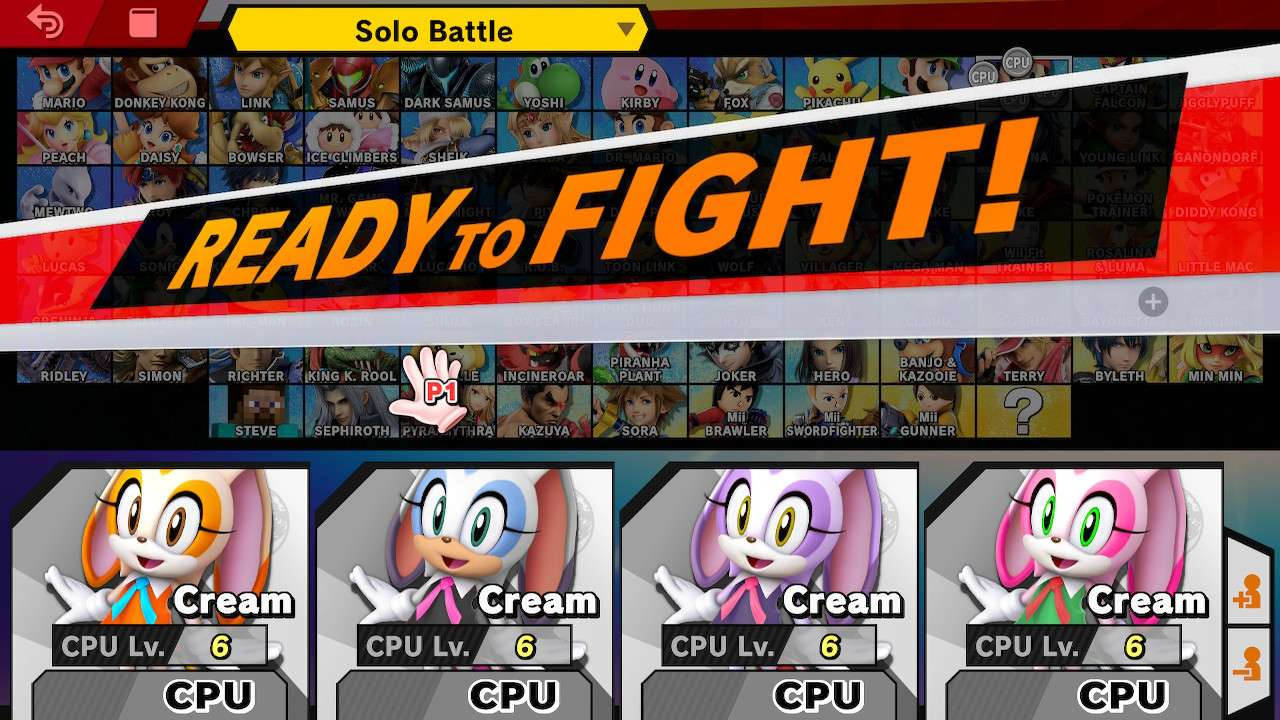1280x720 pixels.
Task: Open the Solo Battle mode dropdown
Action: click(434, 31)
